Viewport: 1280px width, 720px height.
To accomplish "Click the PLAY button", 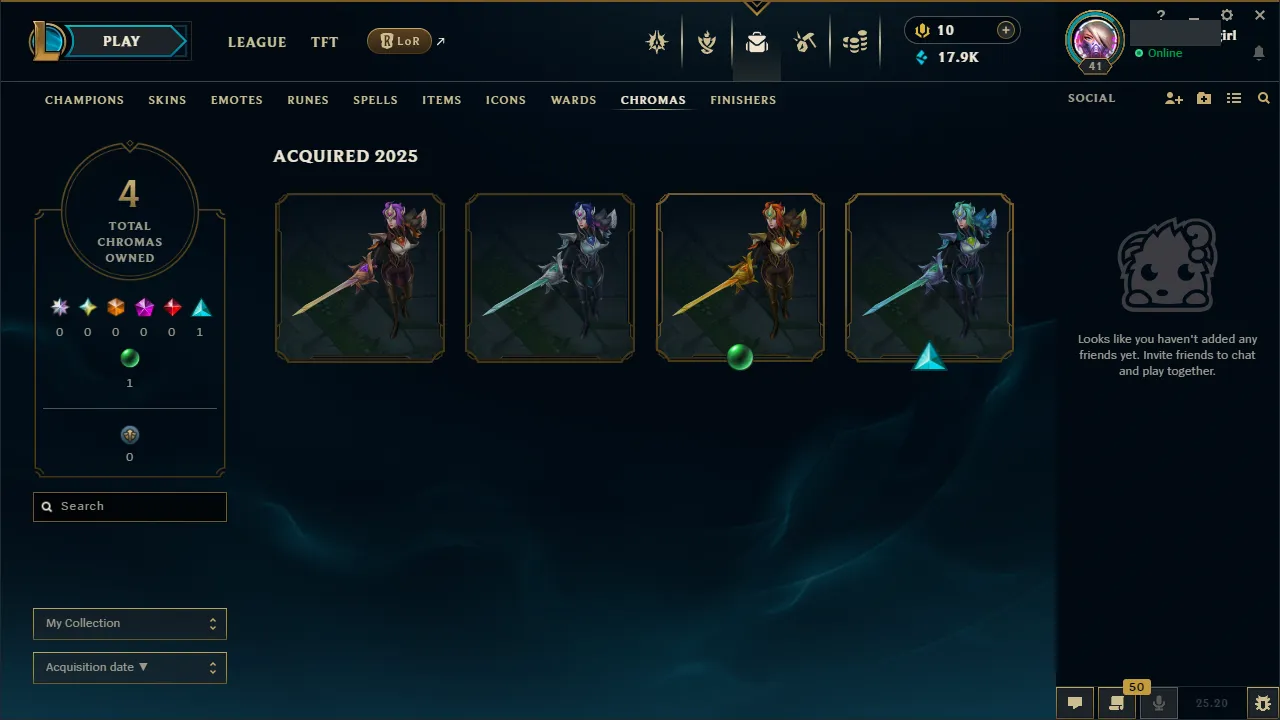I will (121, 41).
